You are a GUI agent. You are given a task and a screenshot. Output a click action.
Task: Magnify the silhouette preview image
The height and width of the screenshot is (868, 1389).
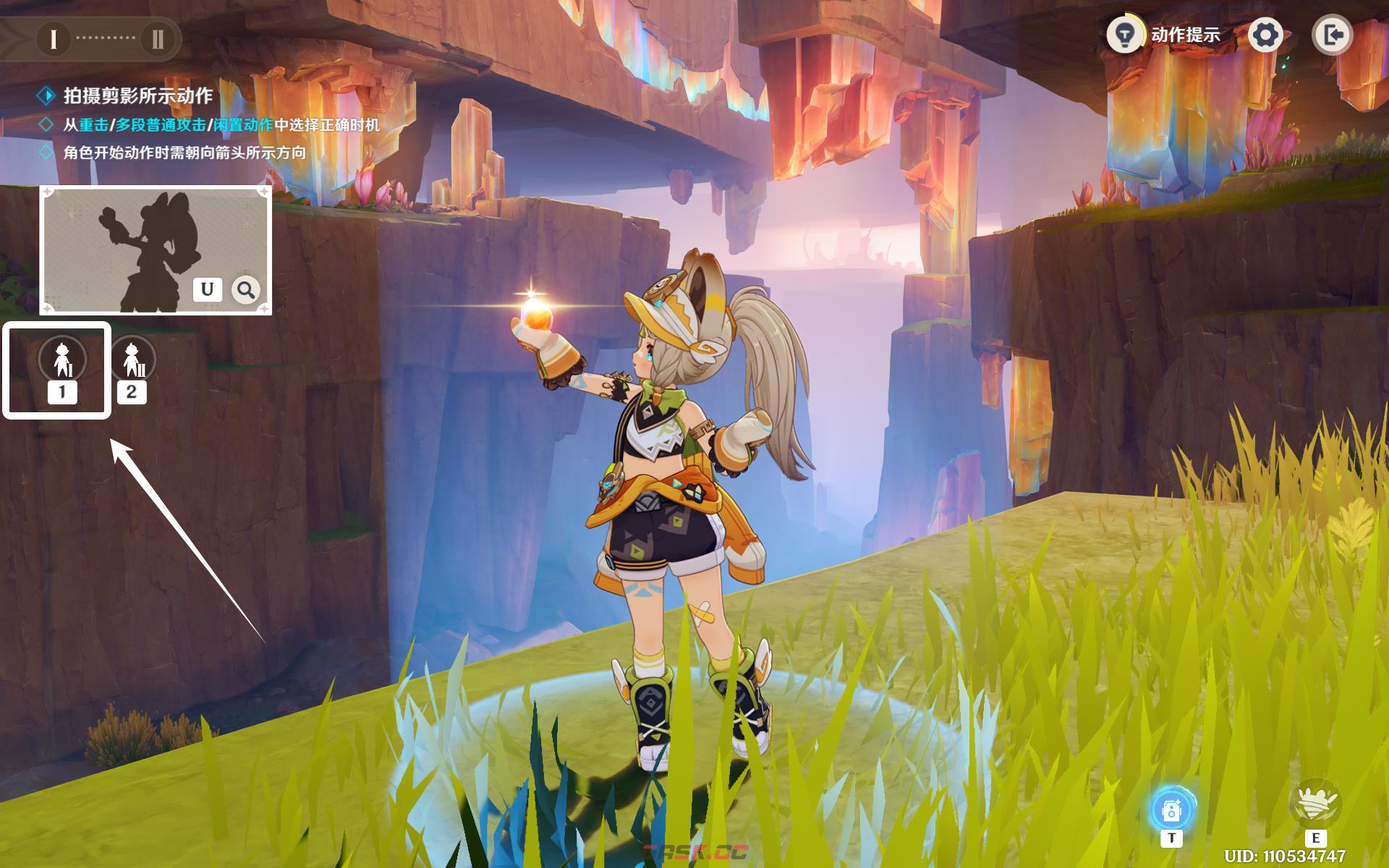(x=246, y=290)
